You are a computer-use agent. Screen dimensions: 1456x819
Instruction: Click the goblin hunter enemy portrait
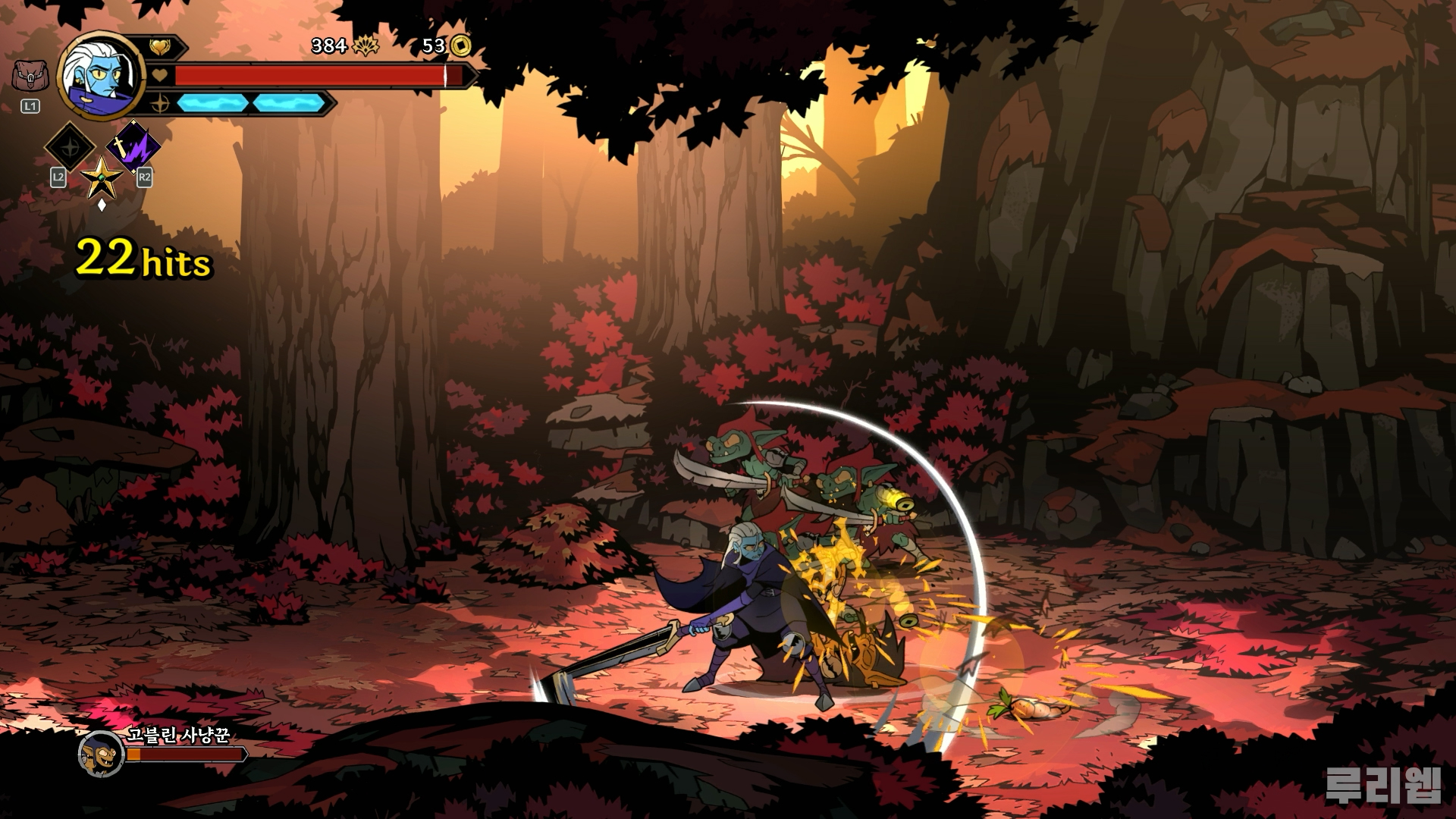[x=101, y=754]
